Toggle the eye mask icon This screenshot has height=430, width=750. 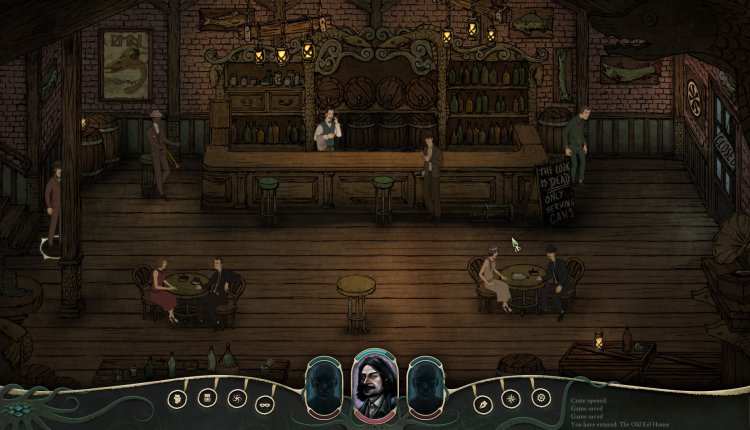click(265, 402)
